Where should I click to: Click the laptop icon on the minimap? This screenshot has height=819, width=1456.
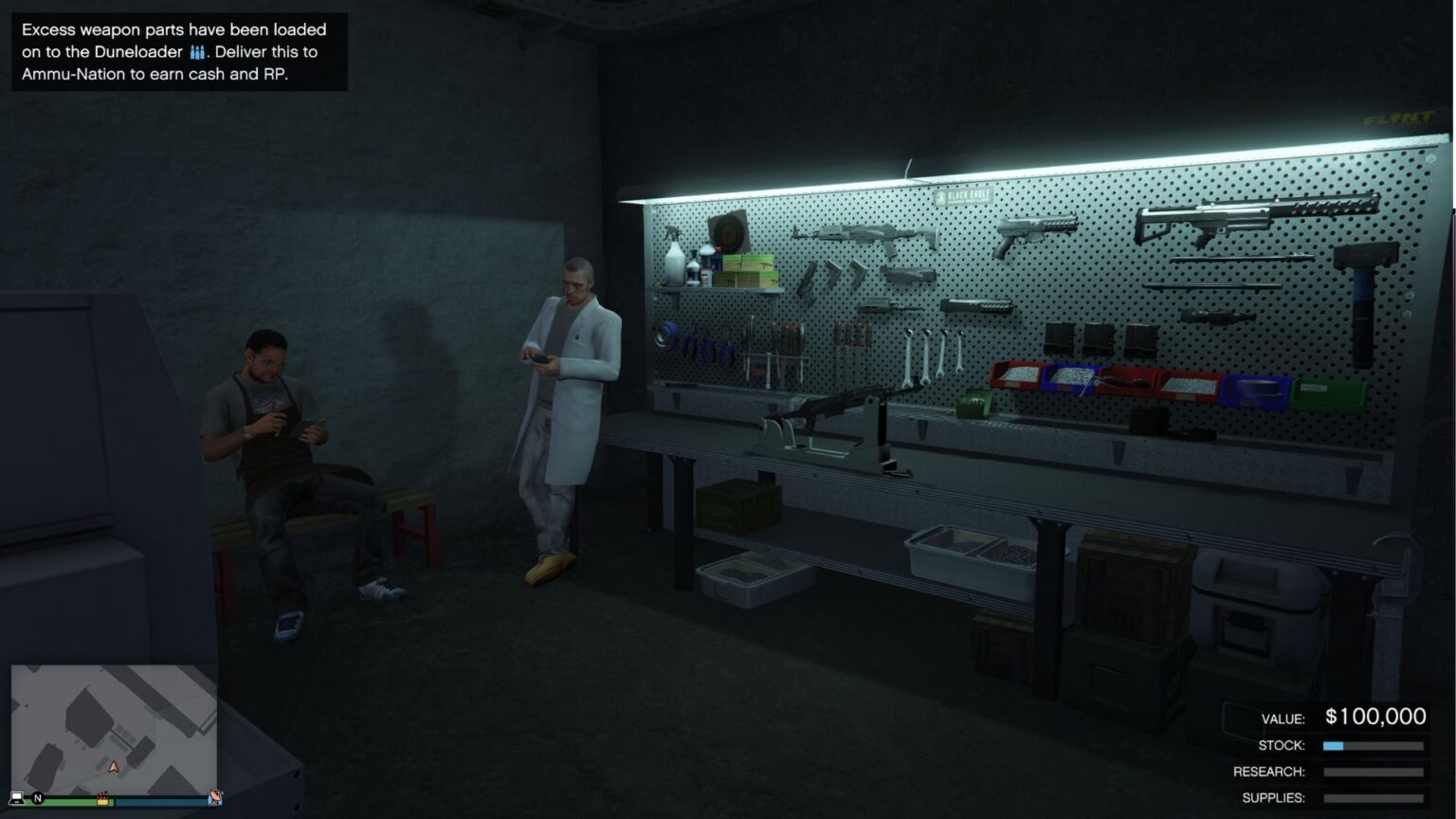pyautogui.click(x=16, y=798)
